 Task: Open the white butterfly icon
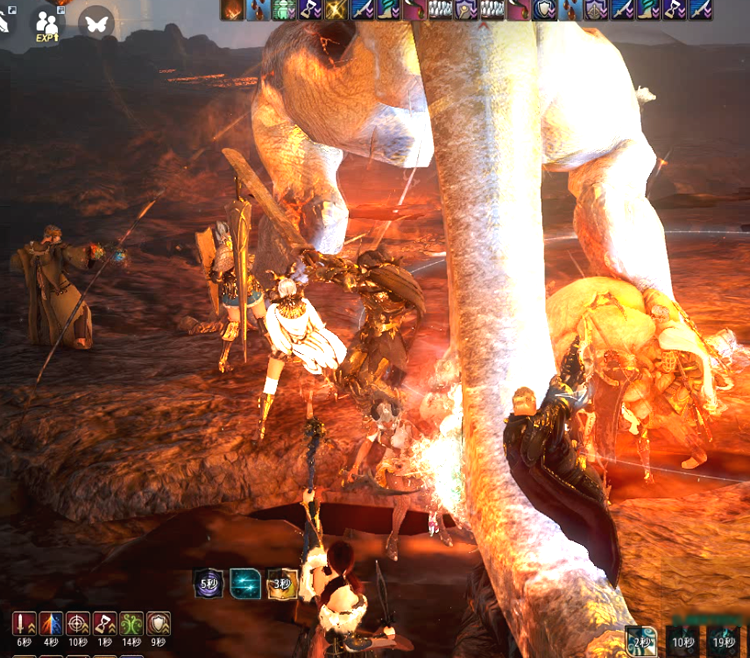[97, 21]
